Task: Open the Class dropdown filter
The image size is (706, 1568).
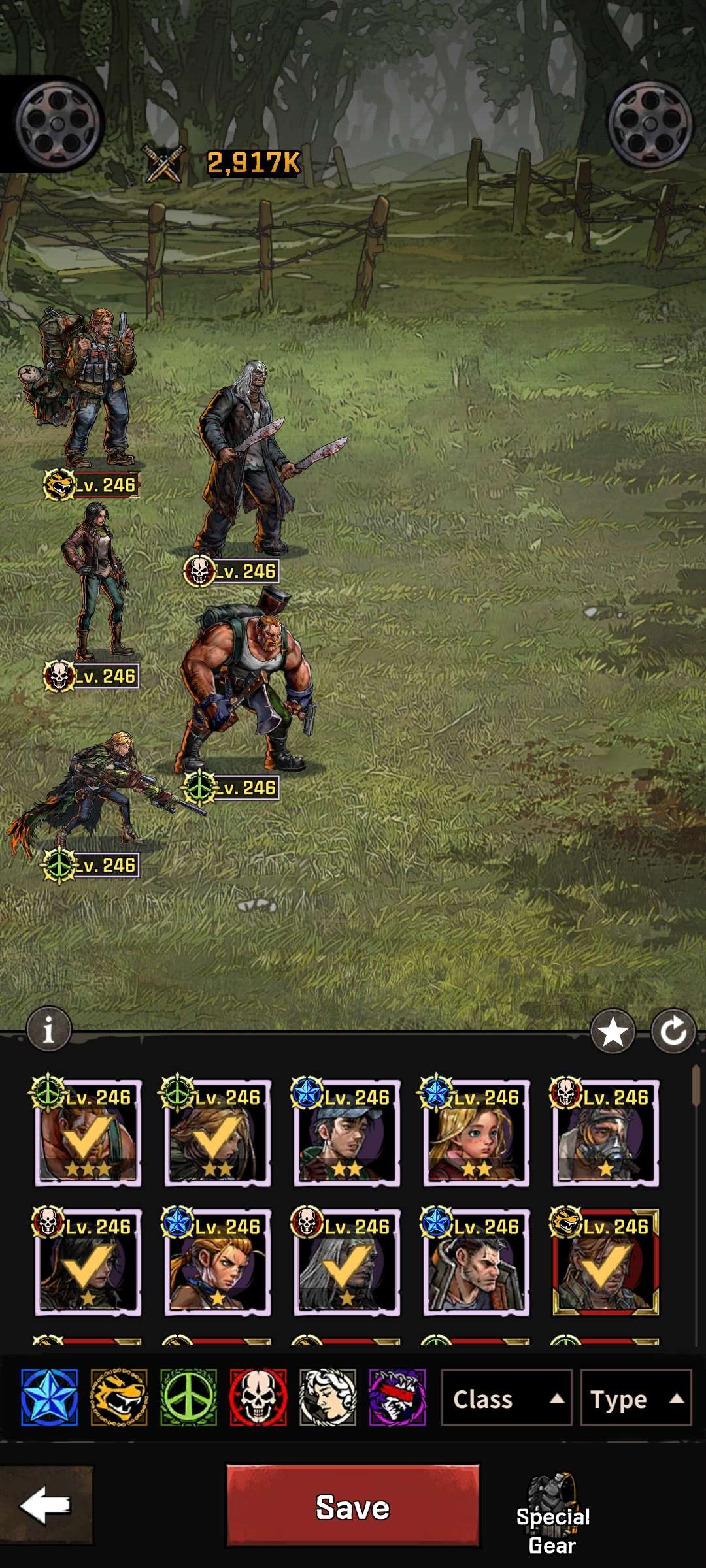Action: pos(506,1399)
